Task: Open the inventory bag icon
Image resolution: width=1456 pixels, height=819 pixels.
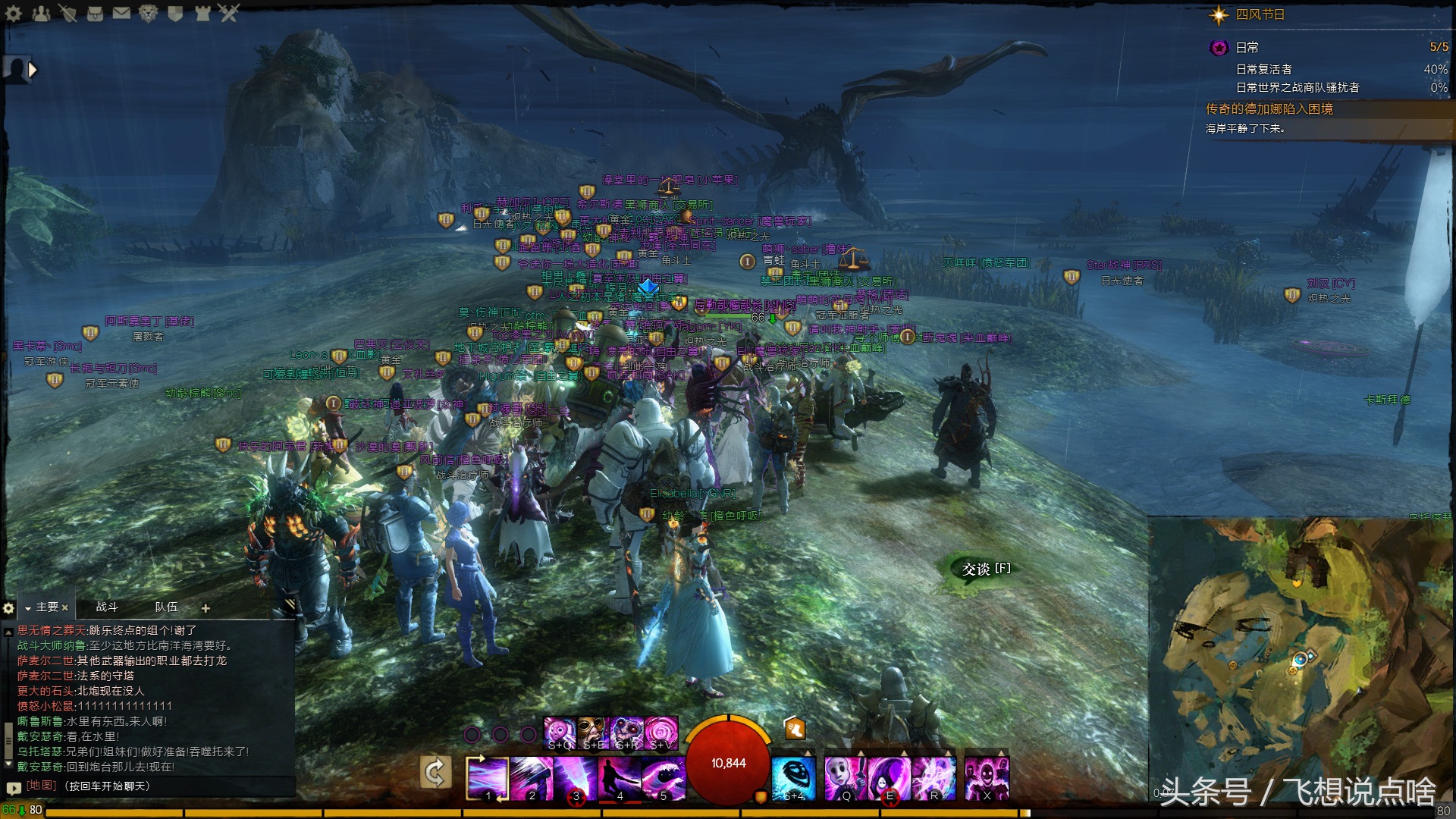Action: pos(95,13)
